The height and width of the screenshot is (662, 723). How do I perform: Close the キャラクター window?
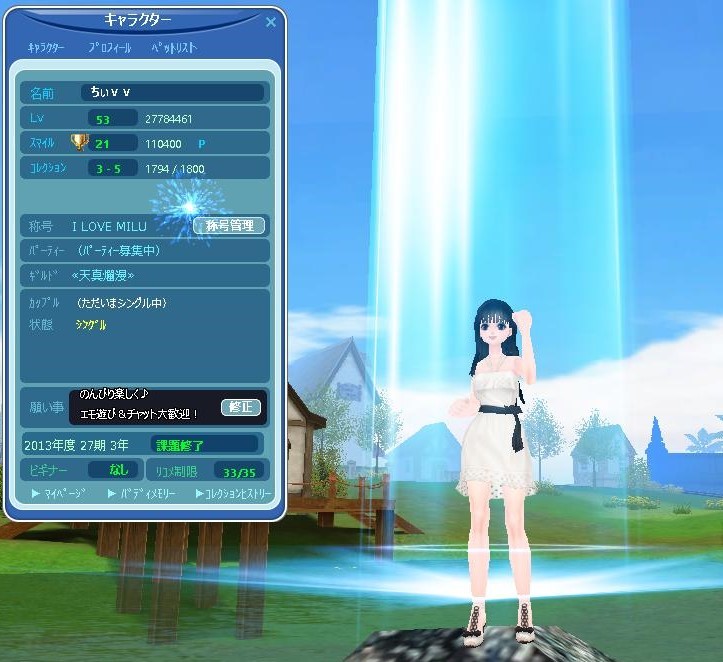tap(271, 22)
